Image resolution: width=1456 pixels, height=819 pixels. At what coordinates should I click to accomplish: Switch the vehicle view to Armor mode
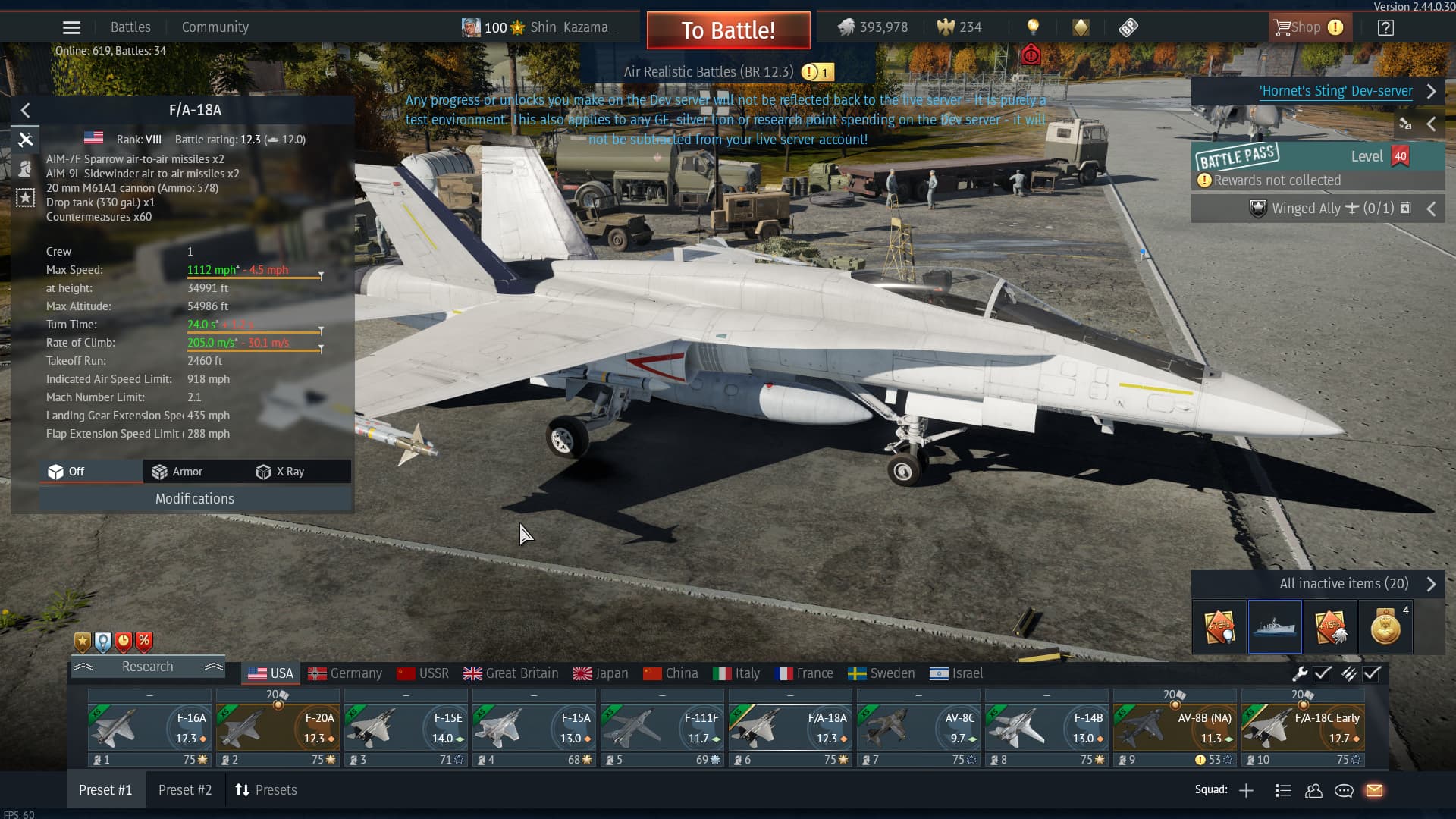click(177, 472)
